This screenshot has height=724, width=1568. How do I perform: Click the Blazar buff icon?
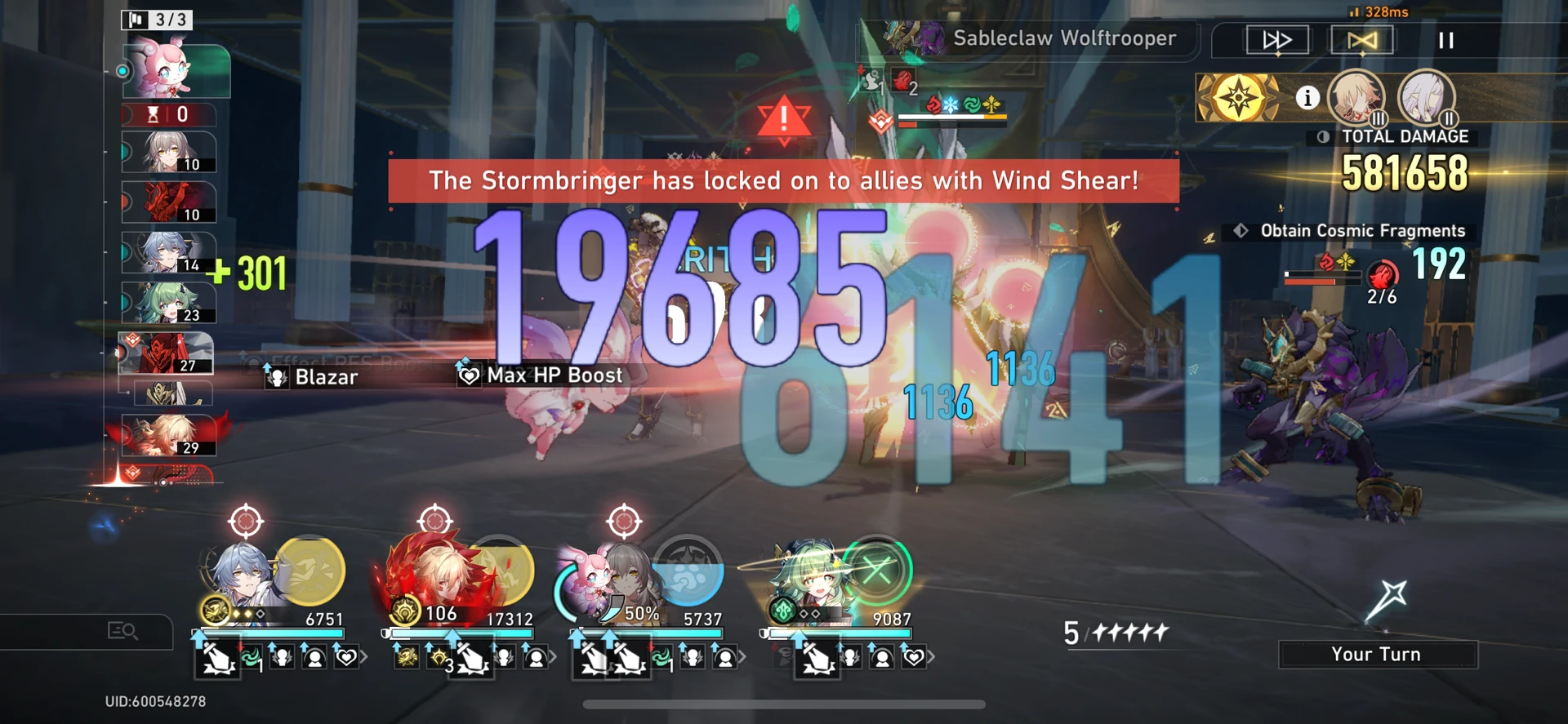coord(279,376)
